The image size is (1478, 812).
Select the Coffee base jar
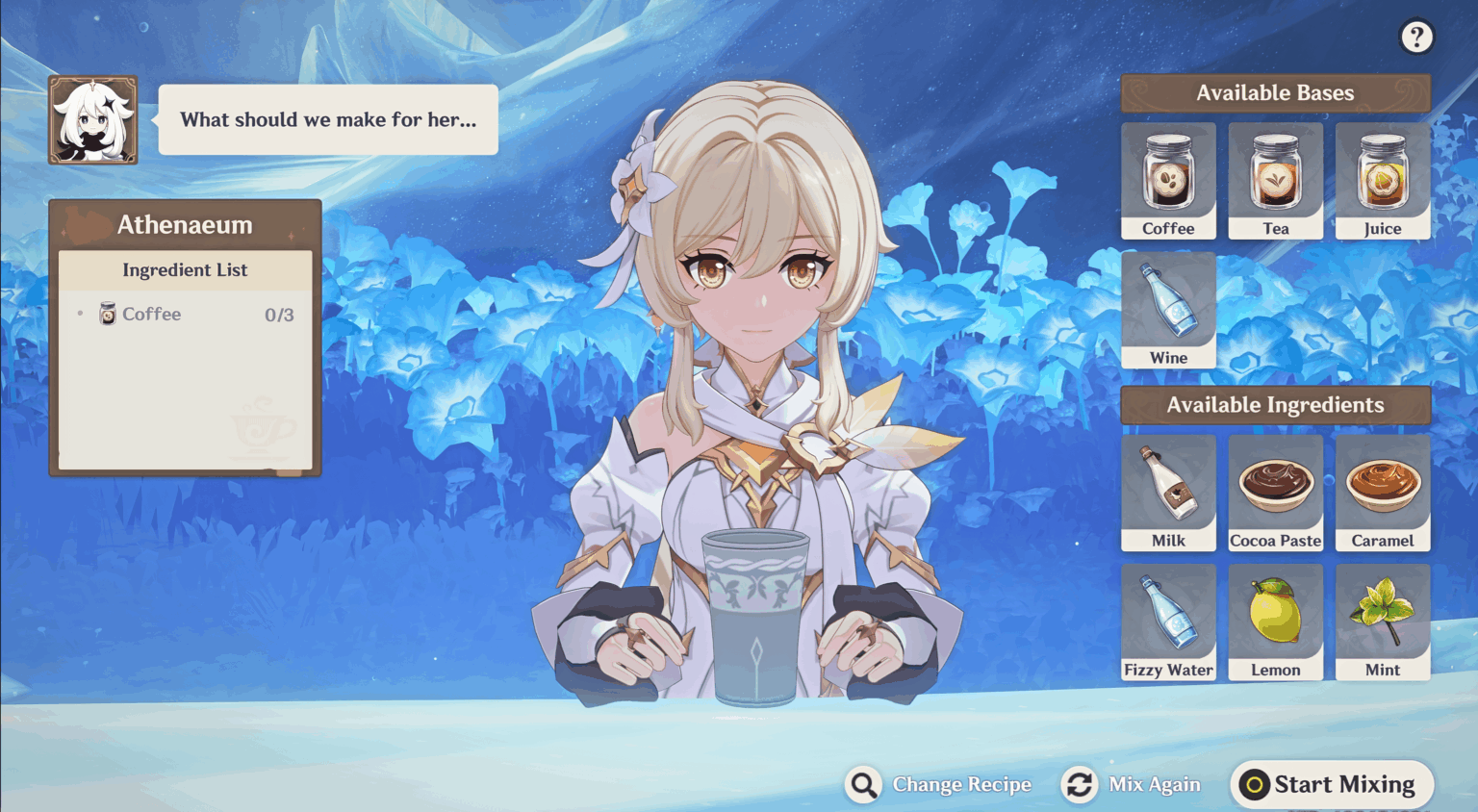click(x=1167, y=181)
